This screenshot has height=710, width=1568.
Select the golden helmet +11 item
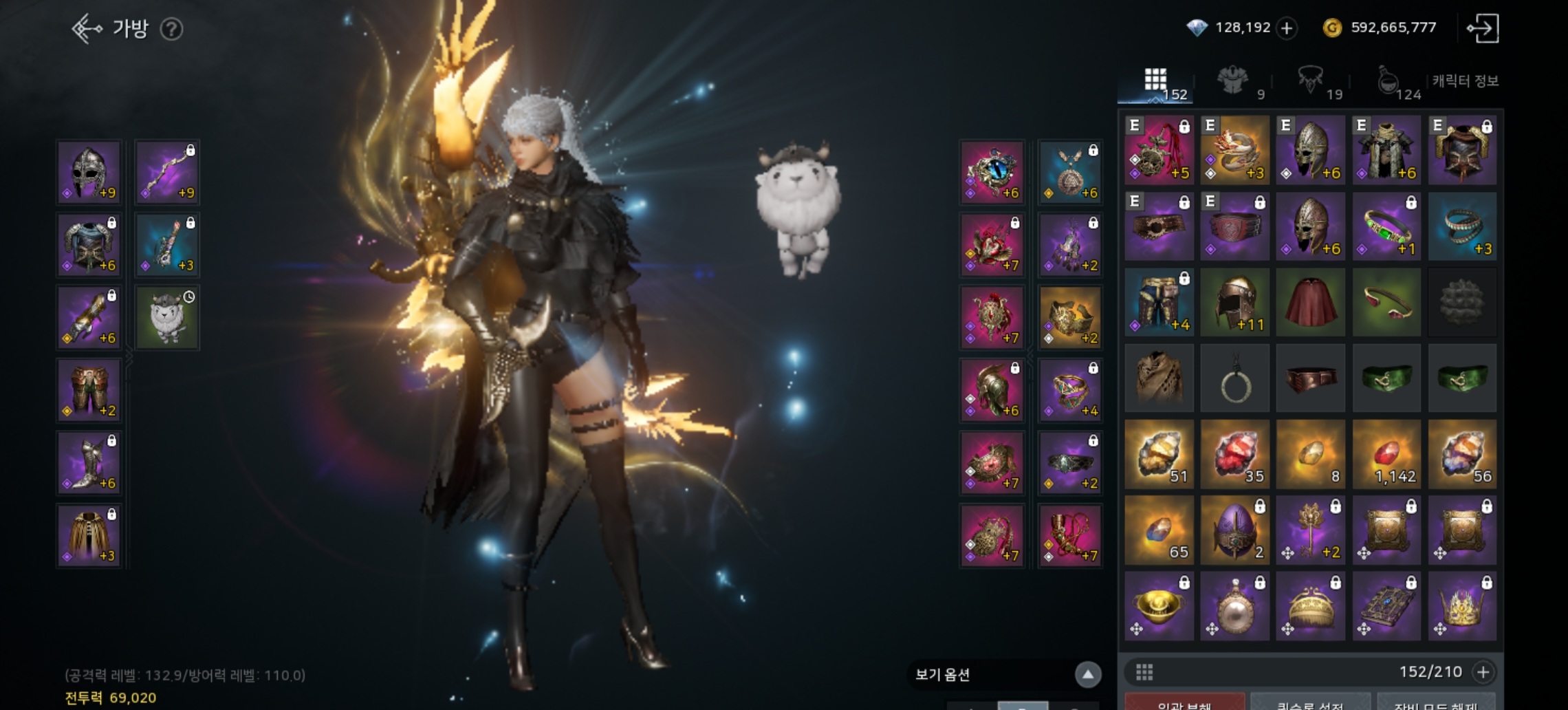tap(1234, 303)
